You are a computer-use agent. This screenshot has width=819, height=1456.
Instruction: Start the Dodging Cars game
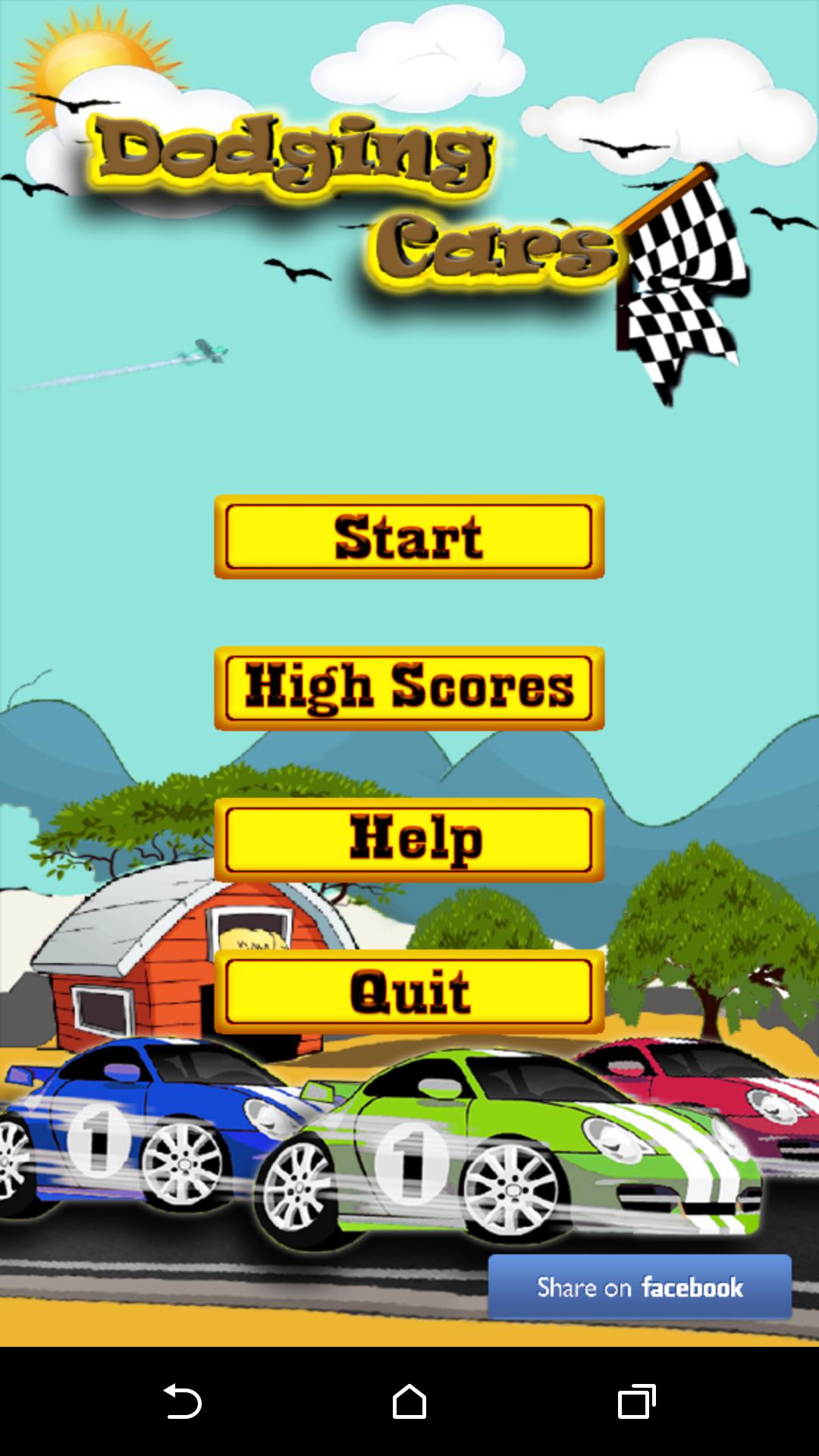409,537
